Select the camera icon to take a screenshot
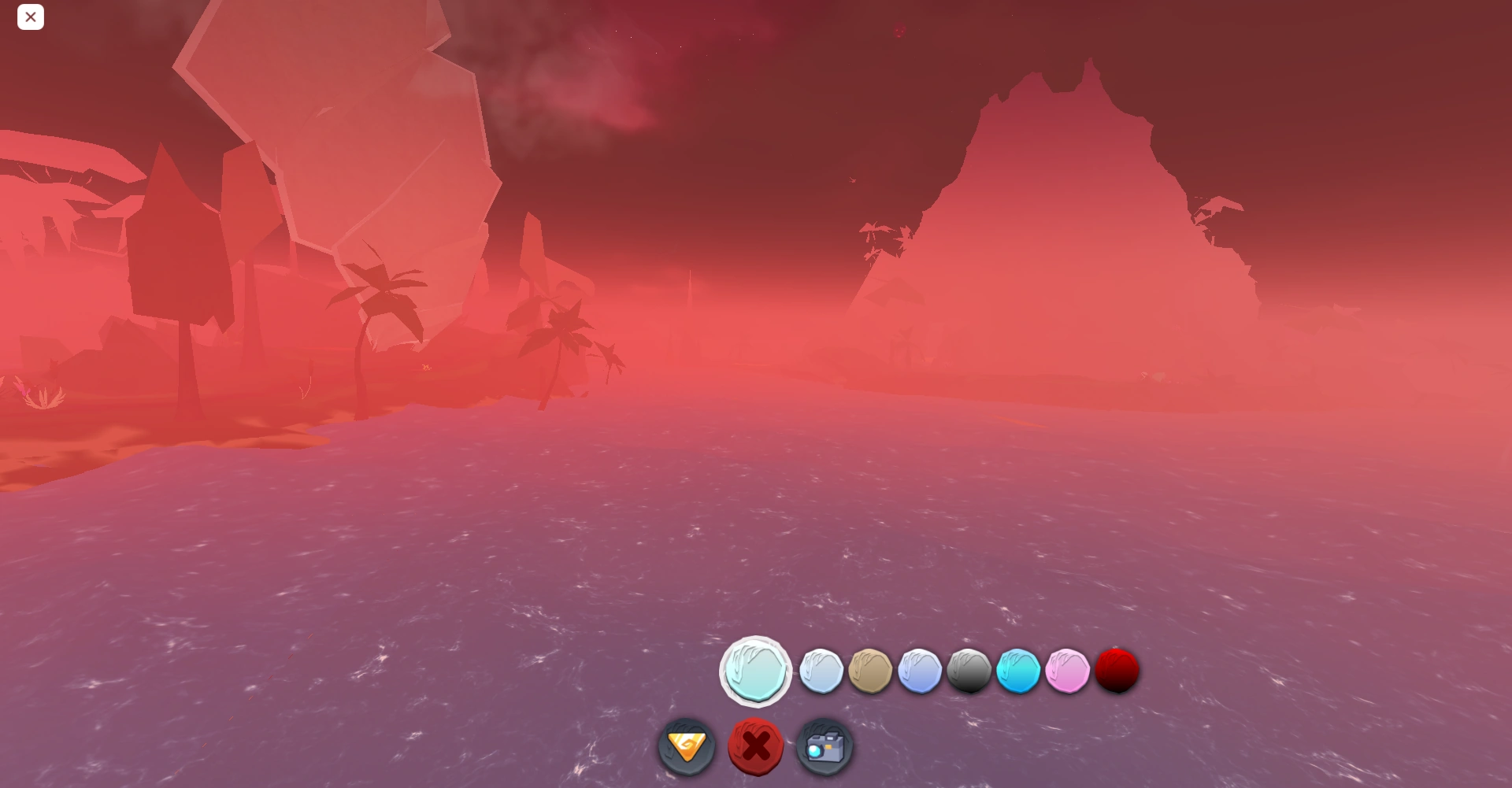This screenshot has width=1512, height=788. [824, 746]
